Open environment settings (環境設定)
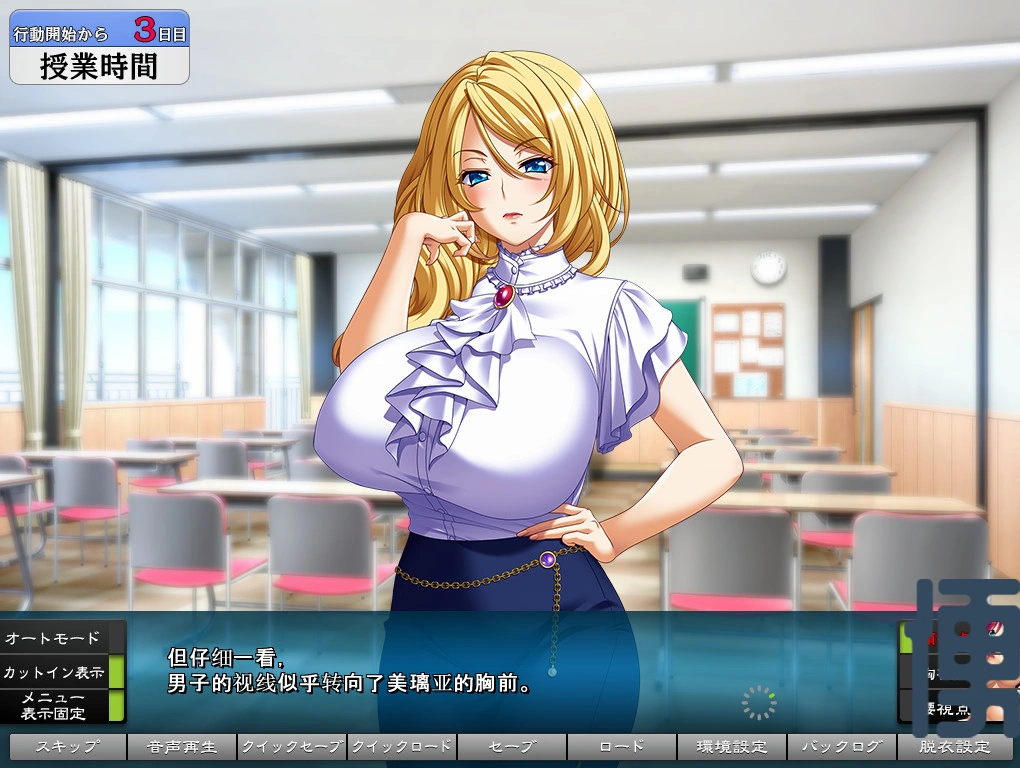1020x768 pixels. [x=732, y=747]
